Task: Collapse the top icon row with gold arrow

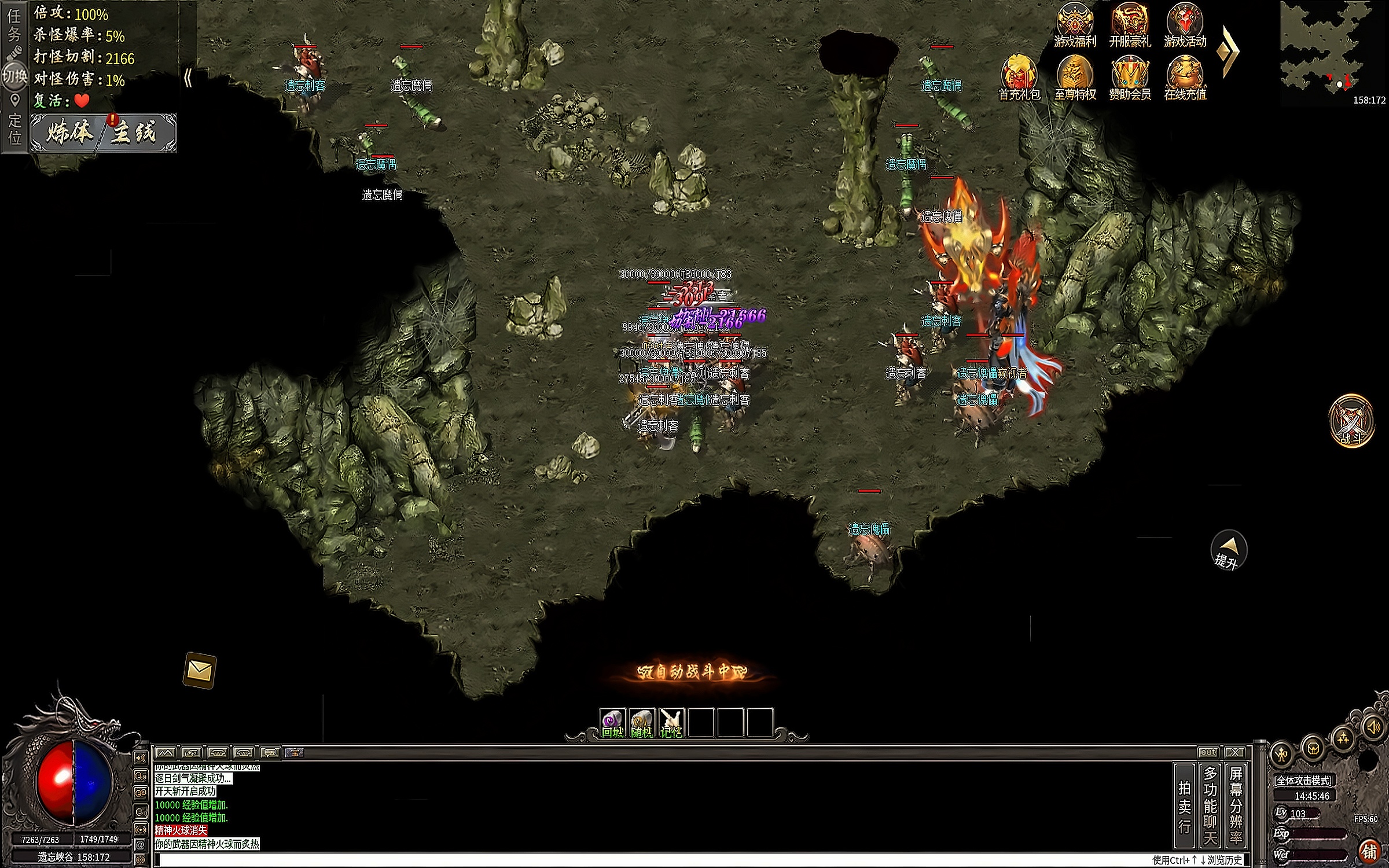Action: tap(1228, 52)
